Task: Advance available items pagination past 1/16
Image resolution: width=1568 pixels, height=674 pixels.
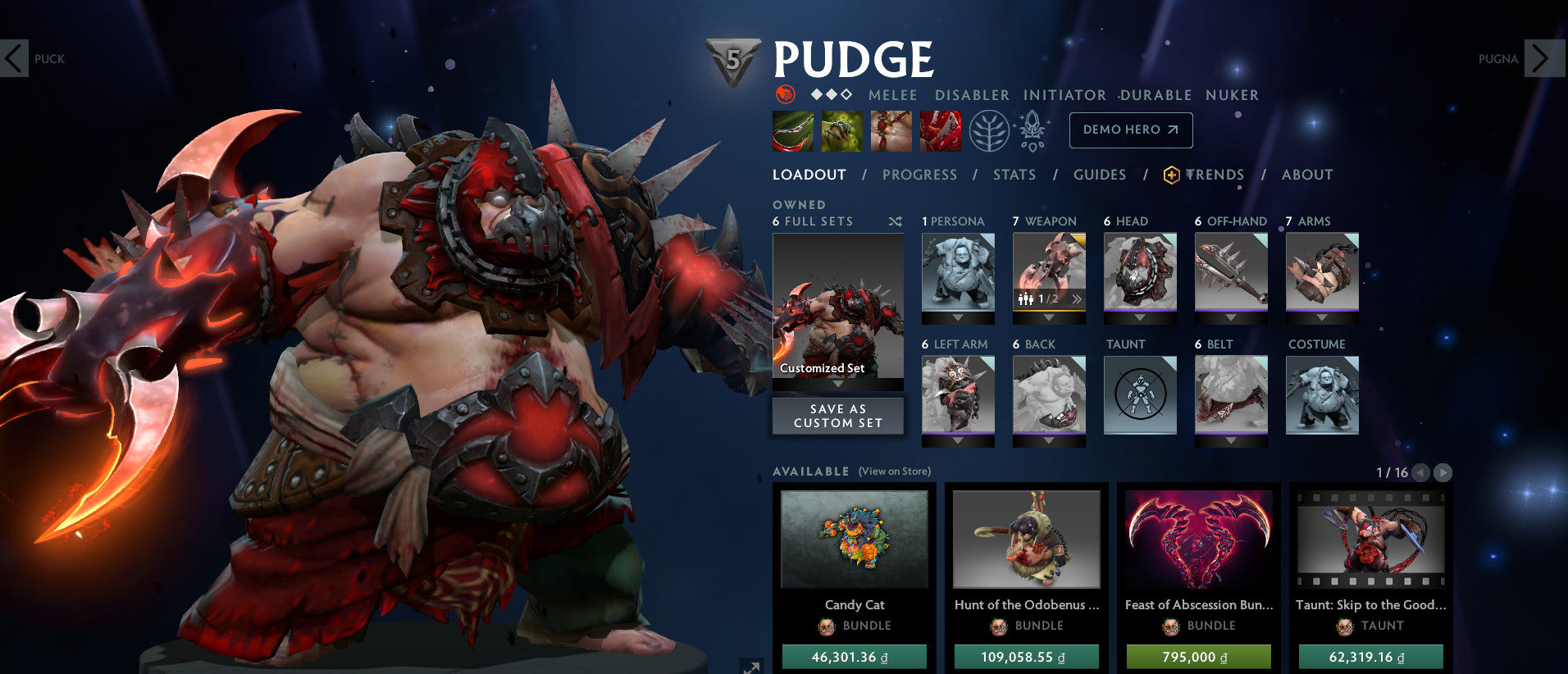Action: (x=1441, y=473)
